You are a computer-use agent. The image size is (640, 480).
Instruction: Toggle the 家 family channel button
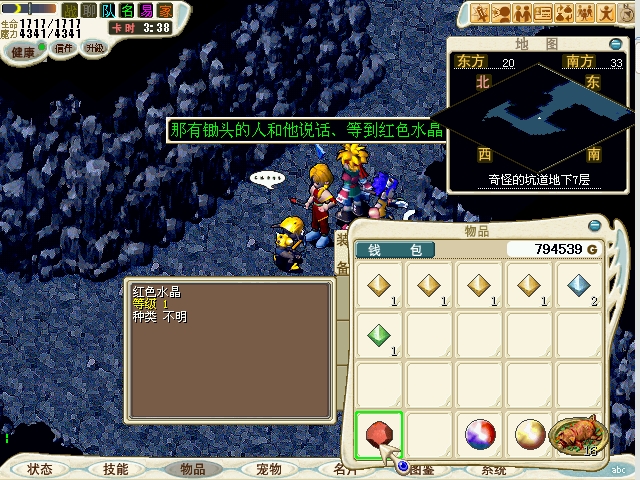coord(165,9)
